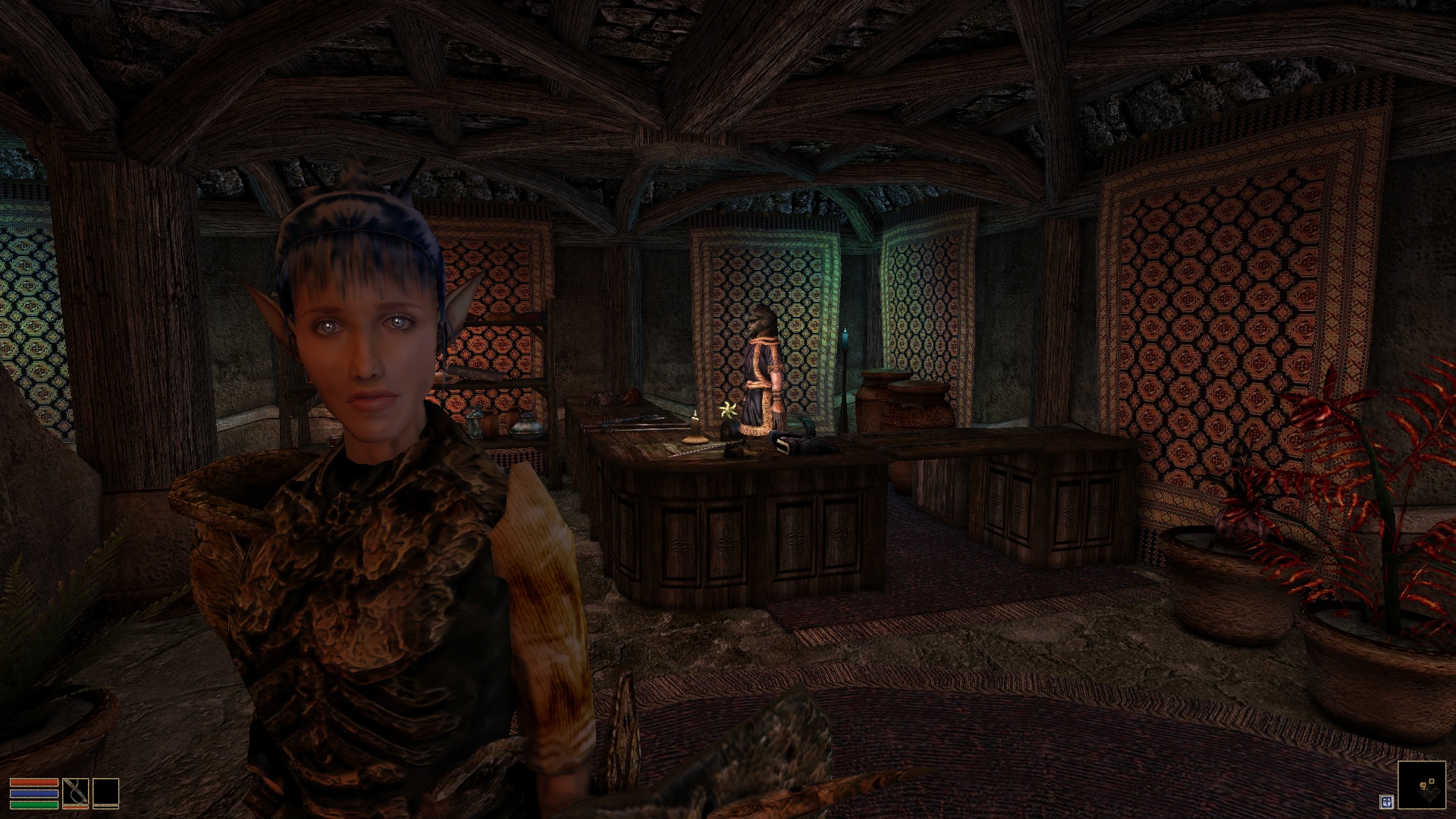Select the yellow flower on the countertop
The width and height of the screenshot is (1456, 819).
point(728,409)
